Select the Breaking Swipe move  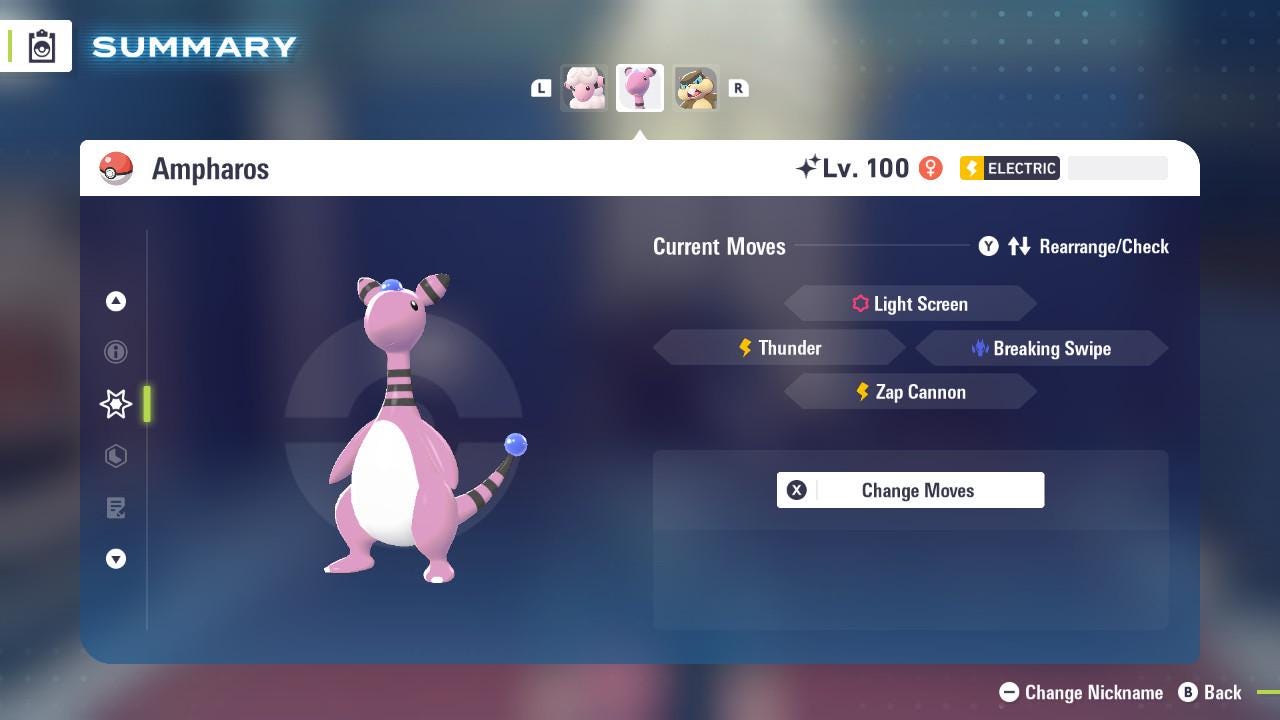[x=1042, y=348]
